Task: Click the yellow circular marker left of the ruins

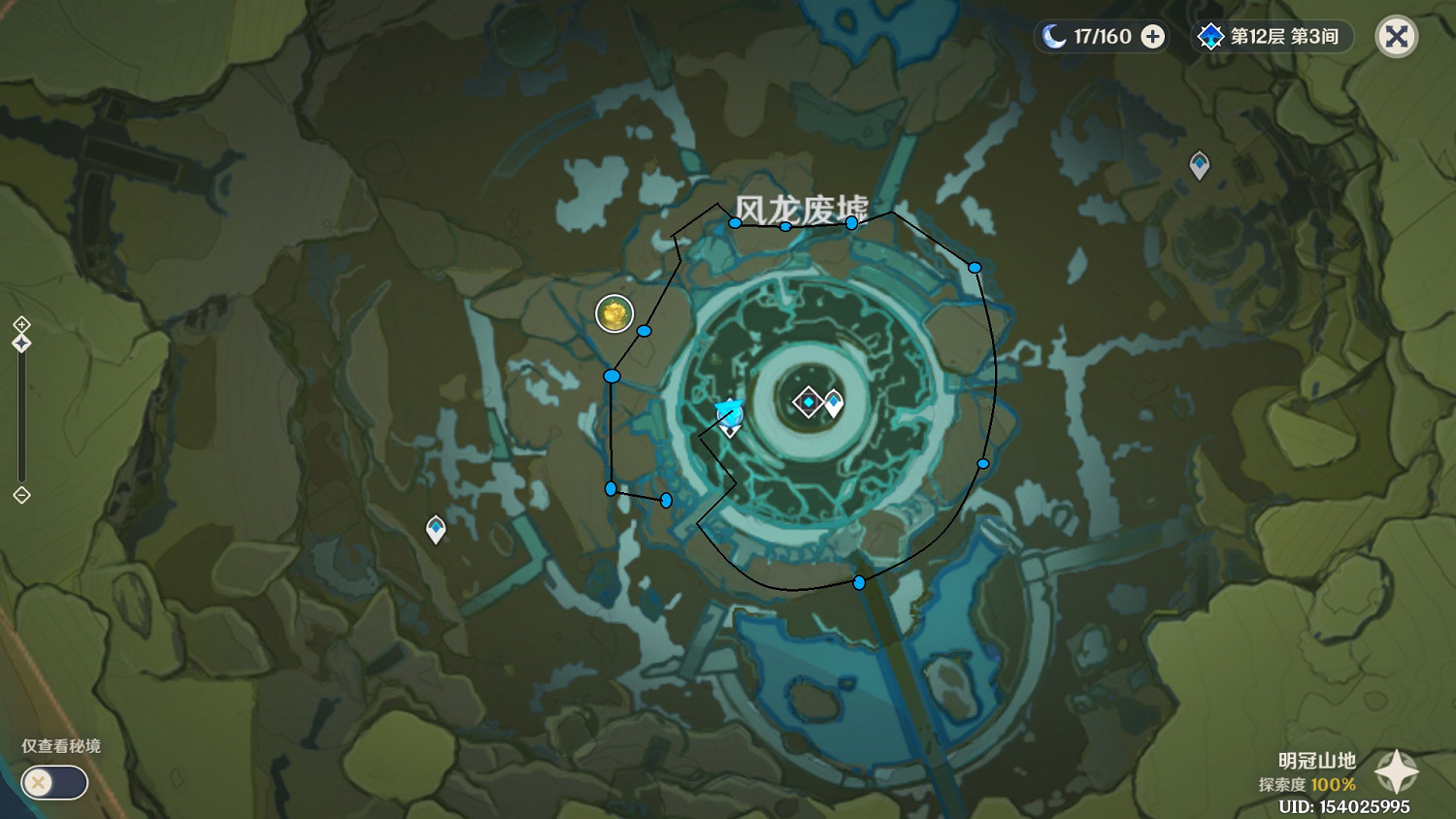Action: point(613,313)
